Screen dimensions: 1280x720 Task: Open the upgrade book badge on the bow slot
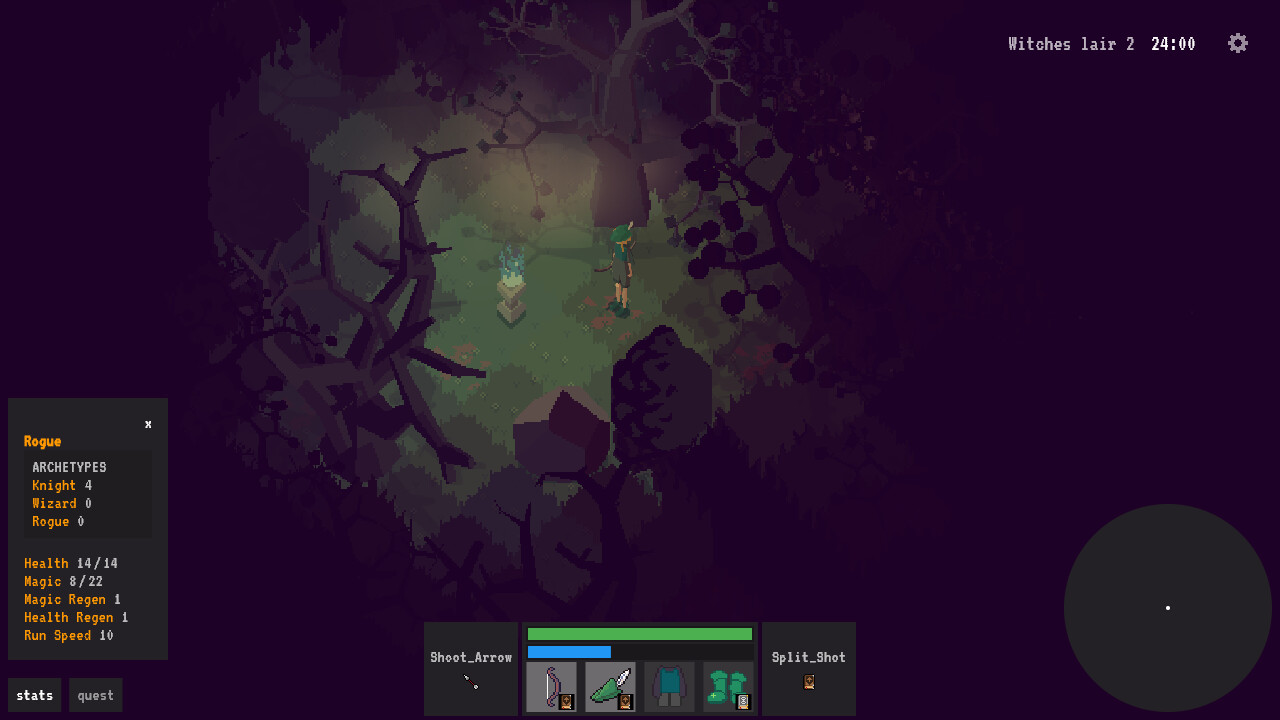(565, 700)
